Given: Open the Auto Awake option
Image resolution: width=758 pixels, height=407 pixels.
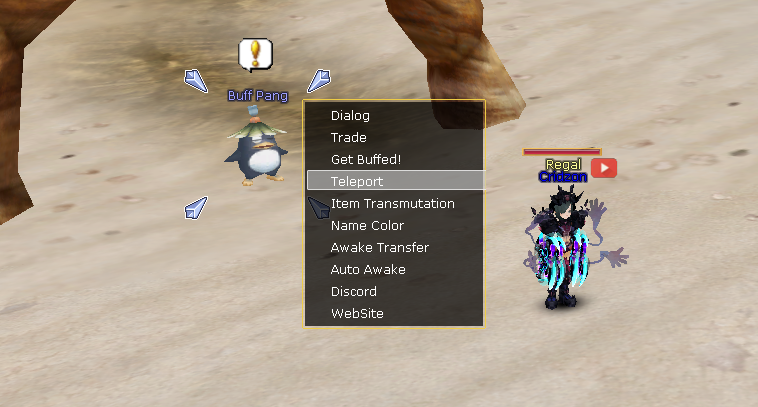Looking at the screenshot, I should tap(368, 270).
